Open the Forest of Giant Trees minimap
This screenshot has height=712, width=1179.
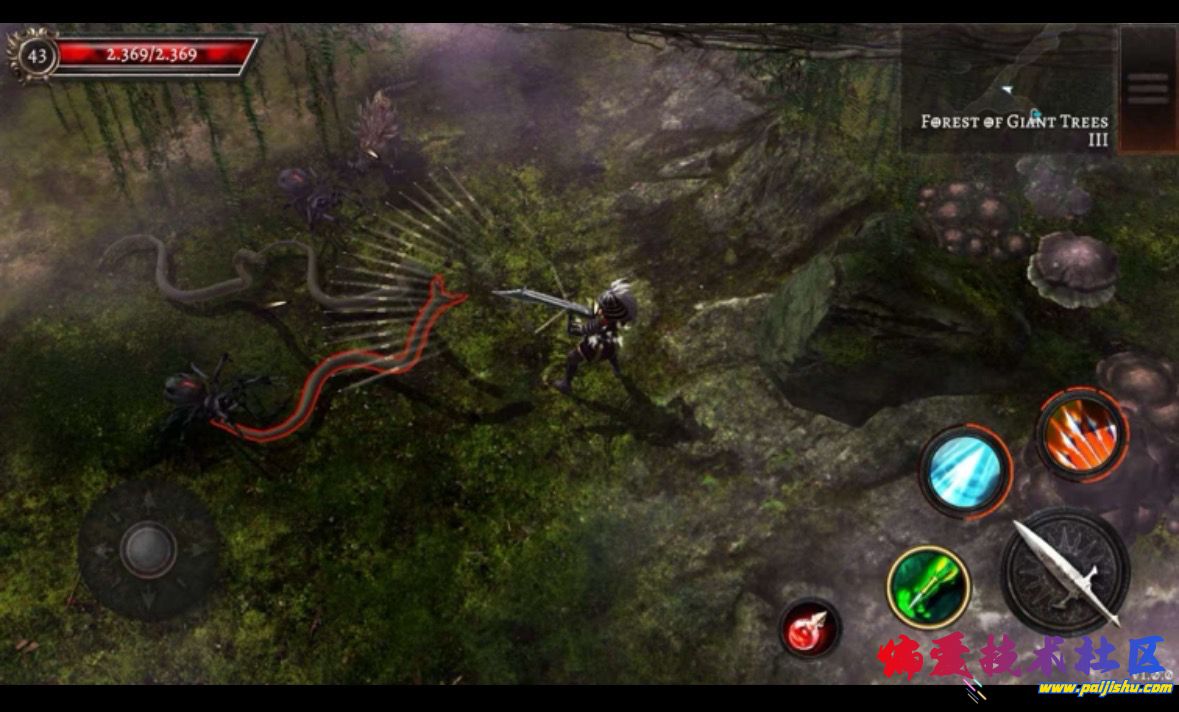click(x=1008, y=90)
